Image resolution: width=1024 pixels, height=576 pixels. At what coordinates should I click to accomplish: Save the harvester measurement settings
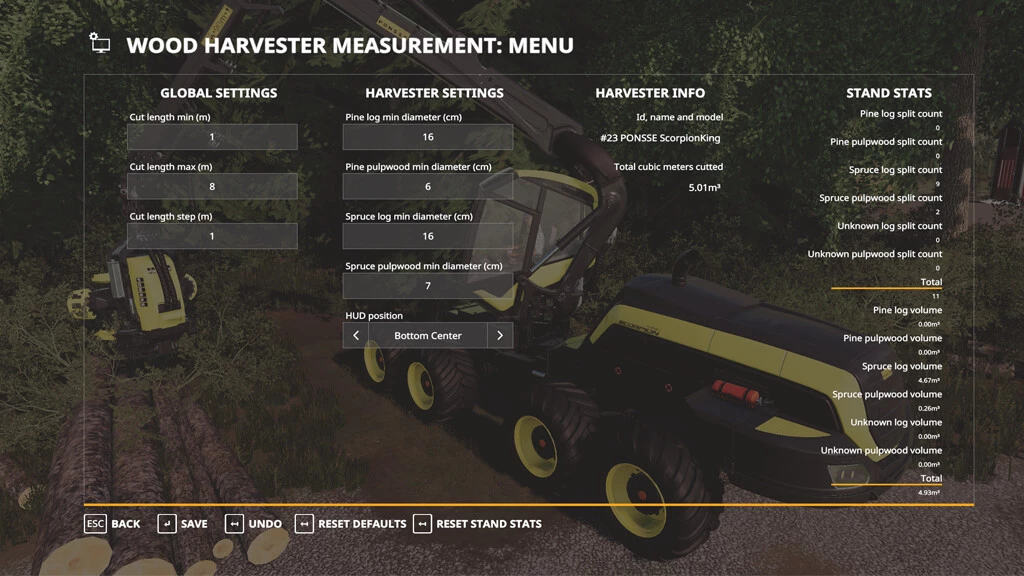[x=183, y=524]
